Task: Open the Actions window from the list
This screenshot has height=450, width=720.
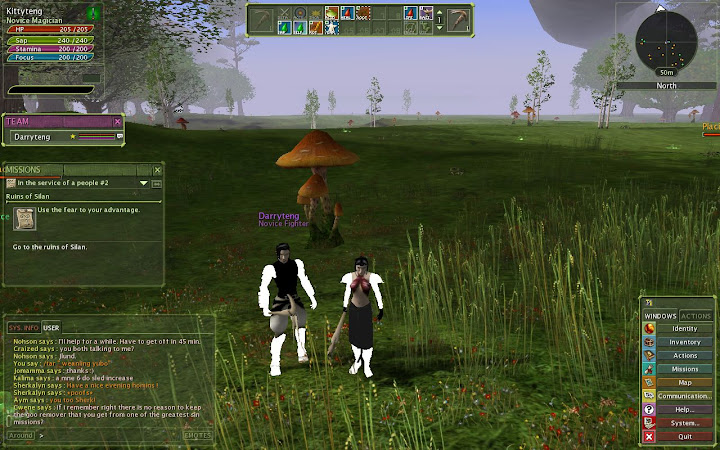Action: coord(684,355)
